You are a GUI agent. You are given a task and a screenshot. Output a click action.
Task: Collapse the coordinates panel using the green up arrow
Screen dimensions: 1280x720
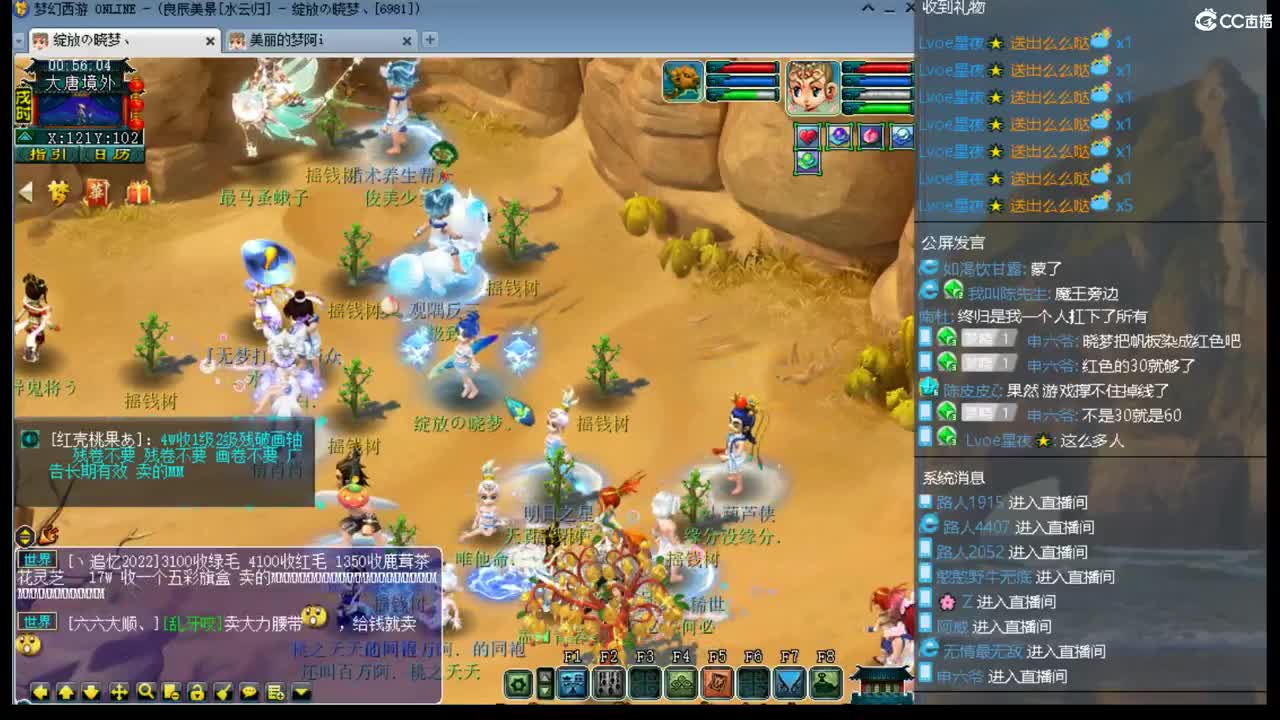click(x=25, y=136)
